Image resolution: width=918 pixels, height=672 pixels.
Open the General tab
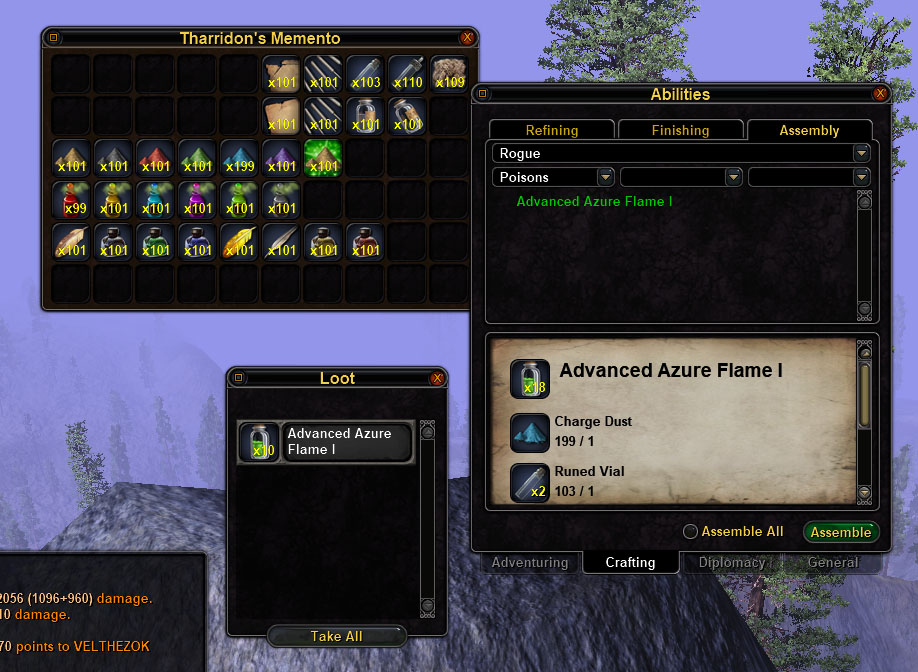point(832,563)
